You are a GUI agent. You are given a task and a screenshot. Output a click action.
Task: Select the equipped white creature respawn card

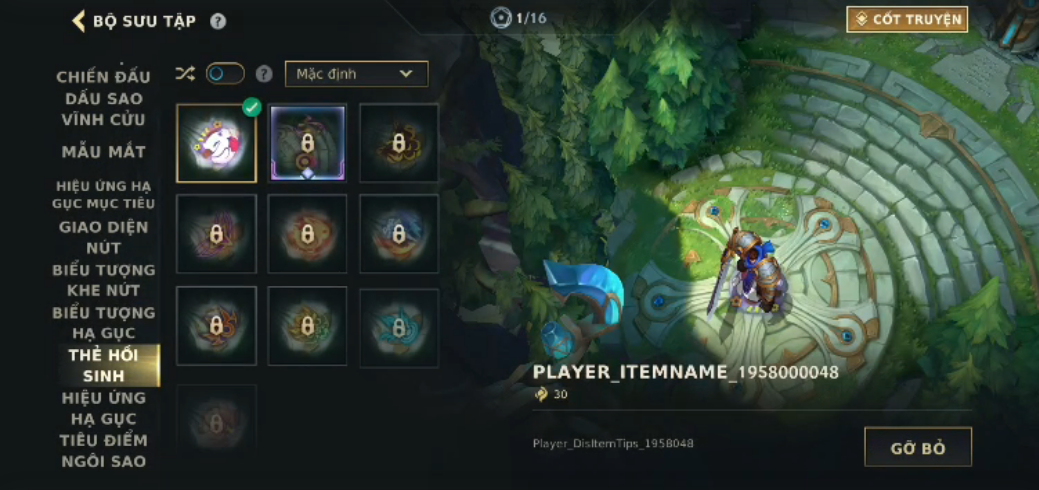pos(216,143)
